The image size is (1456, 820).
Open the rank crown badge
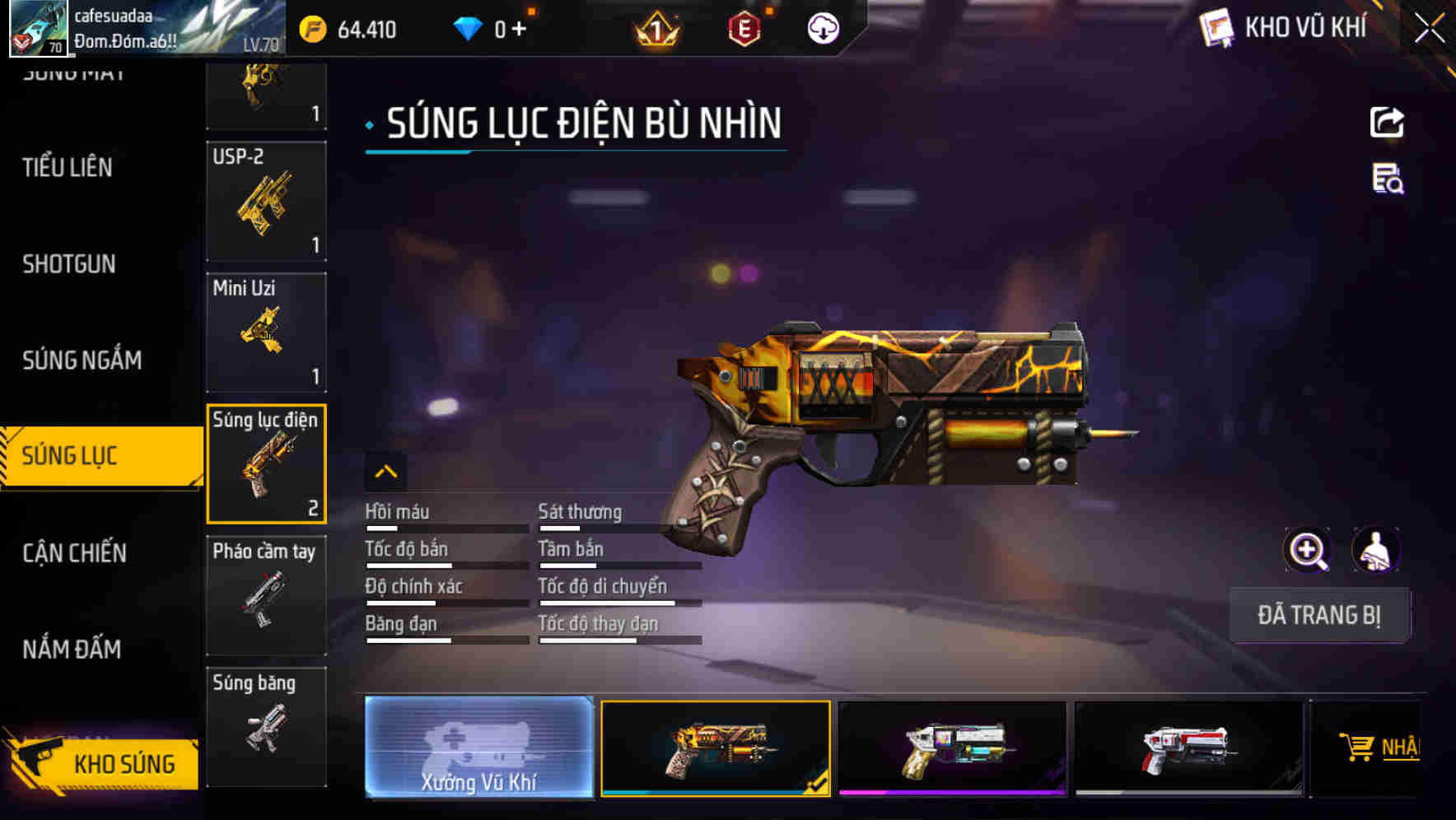(x=656, y=30)
